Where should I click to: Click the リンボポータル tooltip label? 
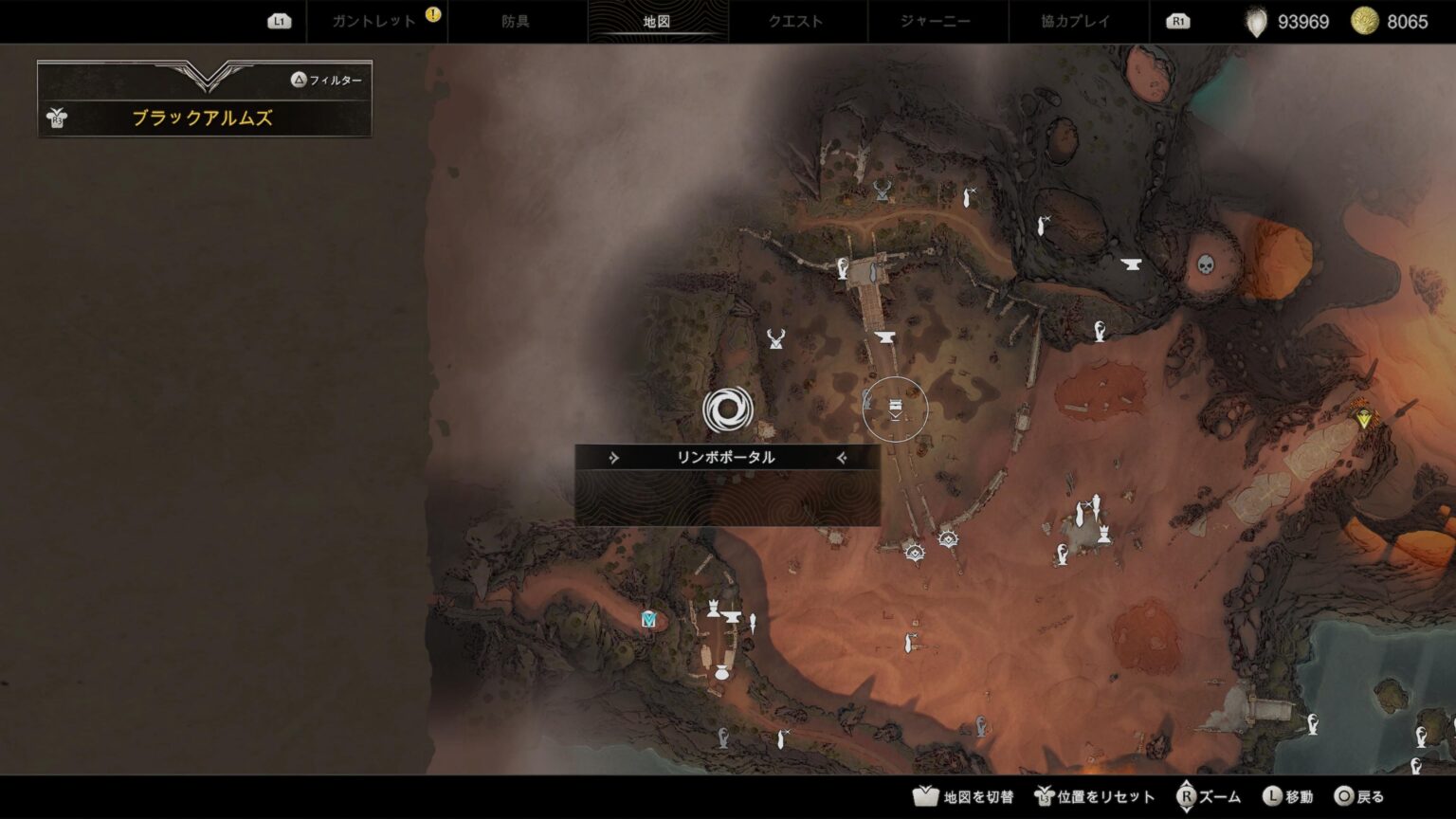[727, 458]
